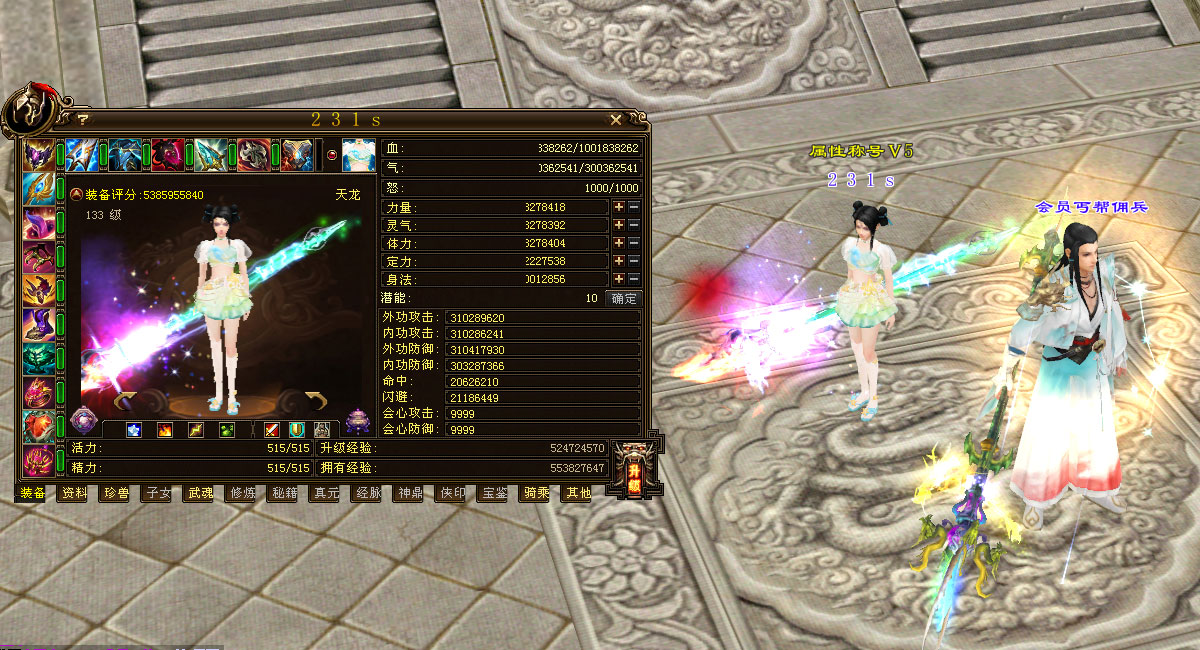This screenshot has width=1200, height=650.
Task: Open the 经脉 tab
Action: [x=368, y=493]
